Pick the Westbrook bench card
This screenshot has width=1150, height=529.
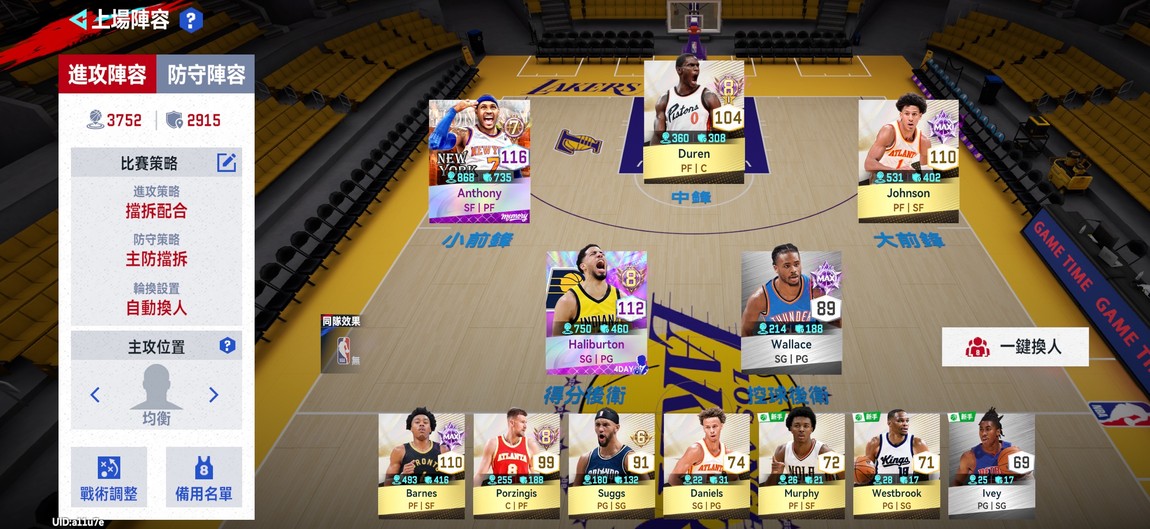pos(896,462)
